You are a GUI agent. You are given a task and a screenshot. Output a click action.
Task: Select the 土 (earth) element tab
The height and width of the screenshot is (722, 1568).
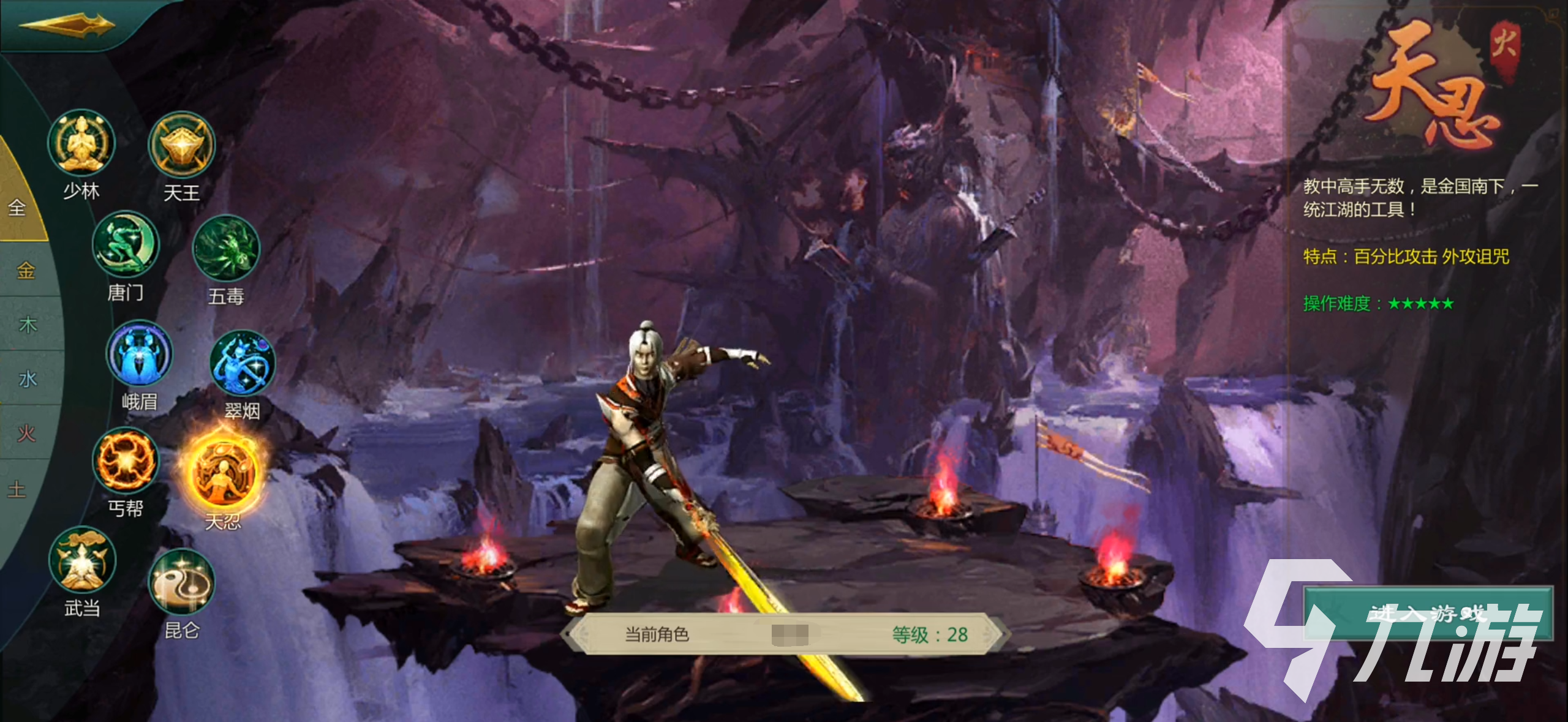[17, 489]
